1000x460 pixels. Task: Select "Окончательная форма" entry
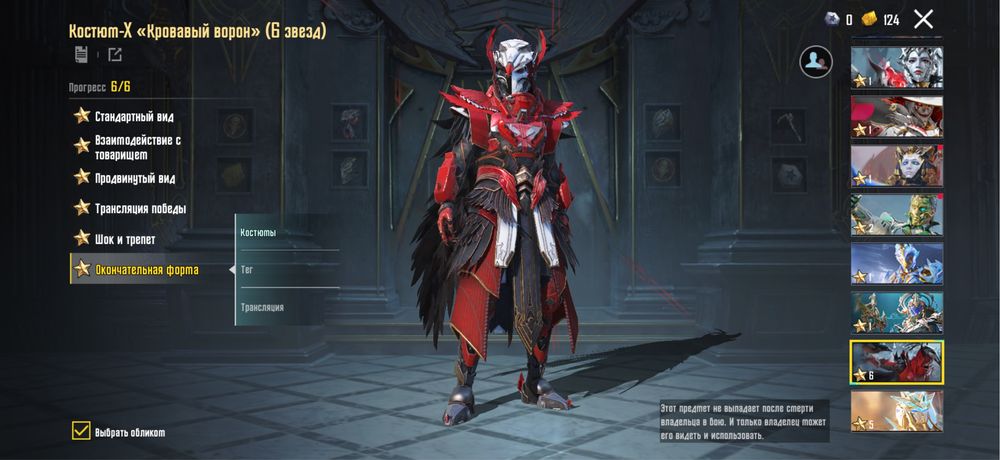146,269
